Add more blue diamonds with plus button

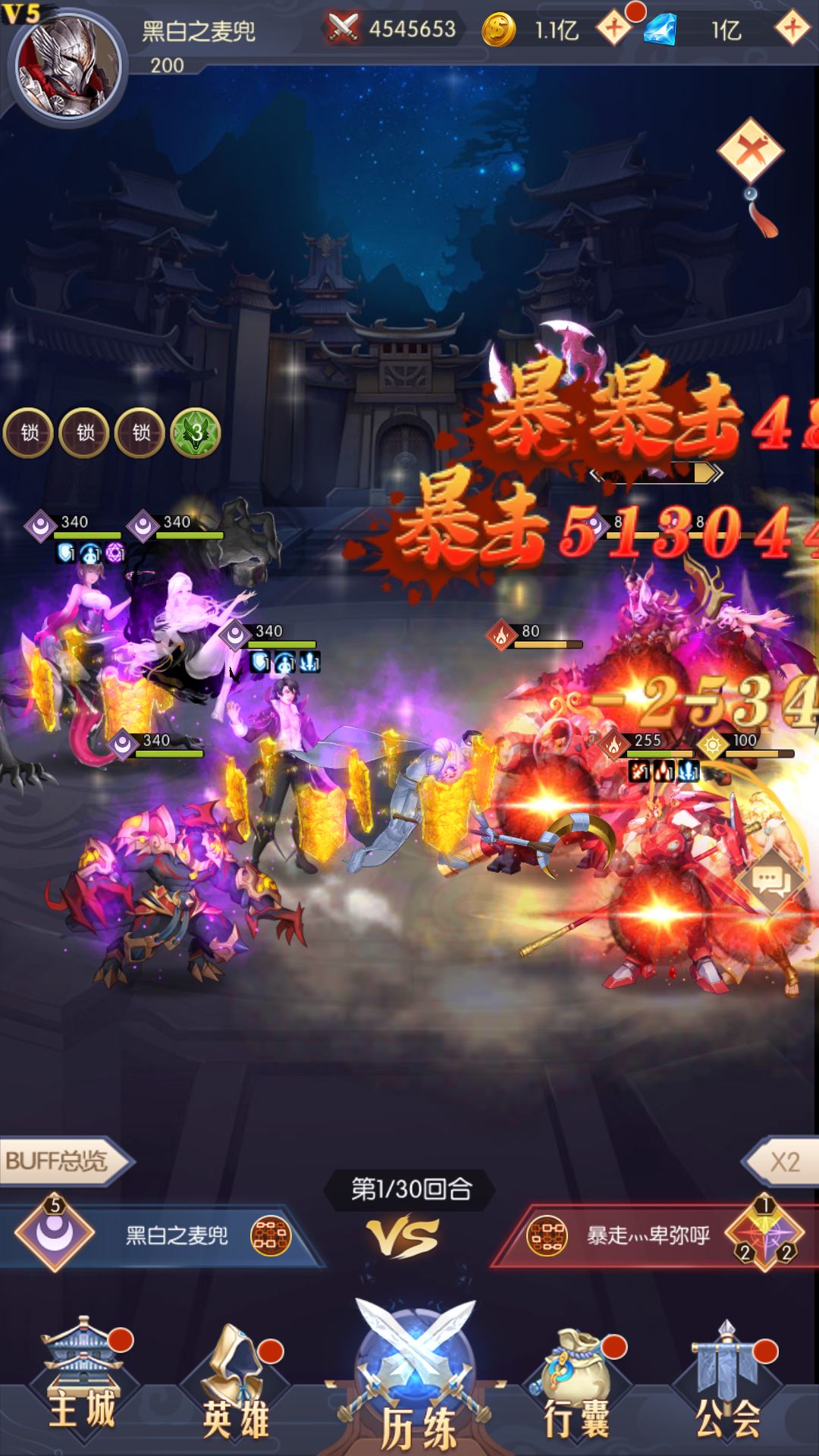tap(792, 29)
